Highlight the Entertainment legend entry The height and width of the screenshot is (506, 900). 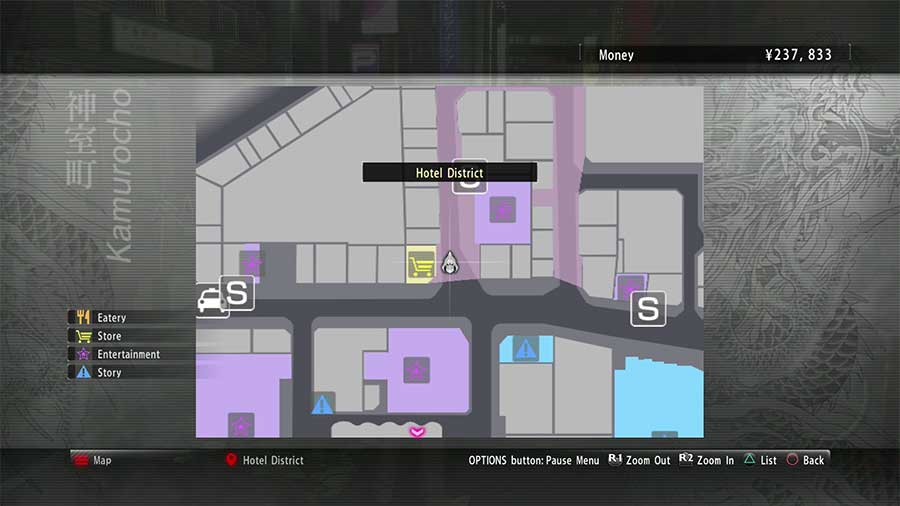pos(127,354)
